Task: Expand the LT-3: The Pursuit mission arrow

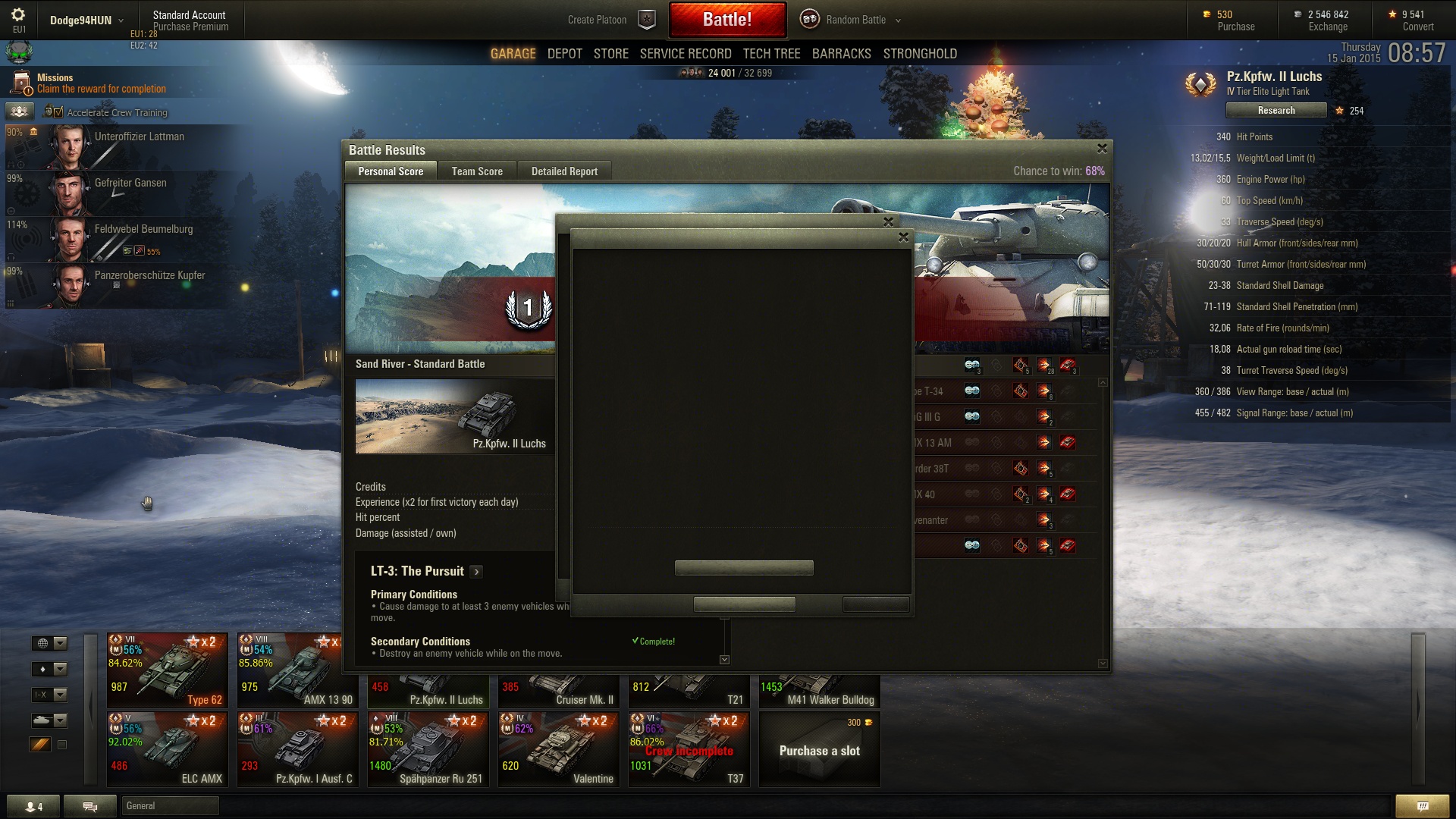Action: [476, 572]
